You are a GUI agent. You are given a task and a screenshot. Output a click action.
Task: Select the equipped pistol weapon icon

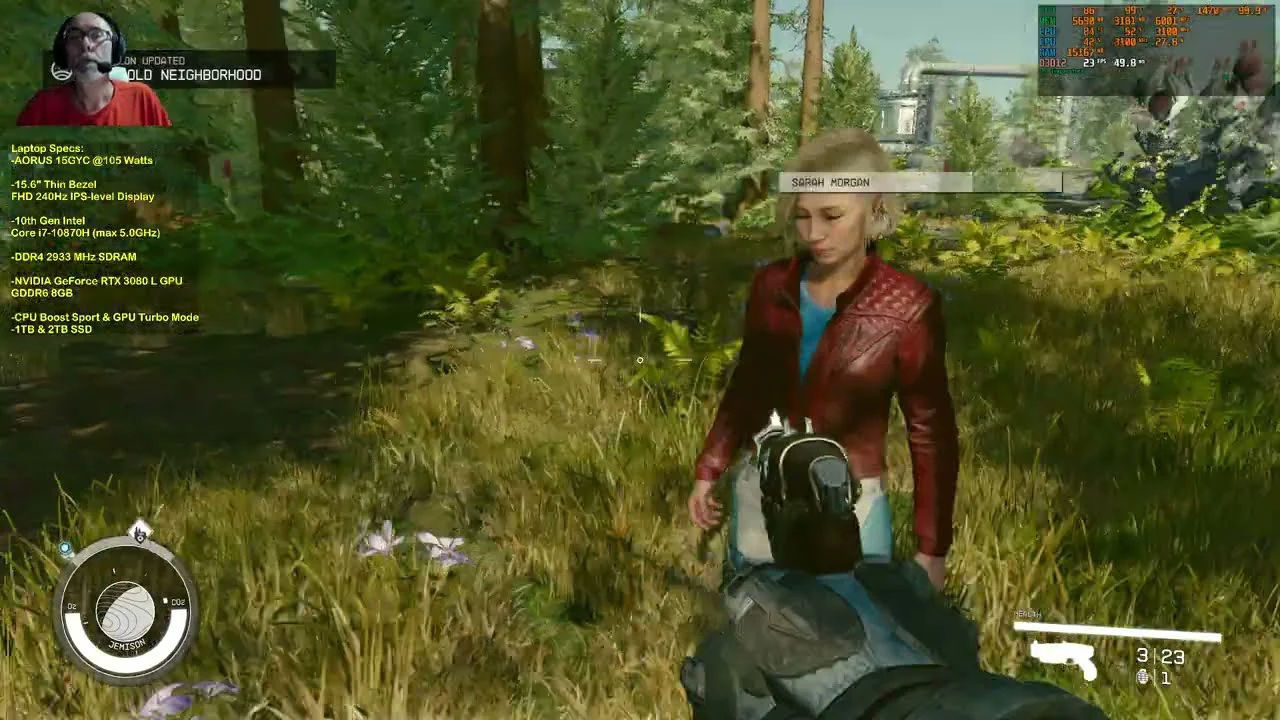tap(1064, 659)
